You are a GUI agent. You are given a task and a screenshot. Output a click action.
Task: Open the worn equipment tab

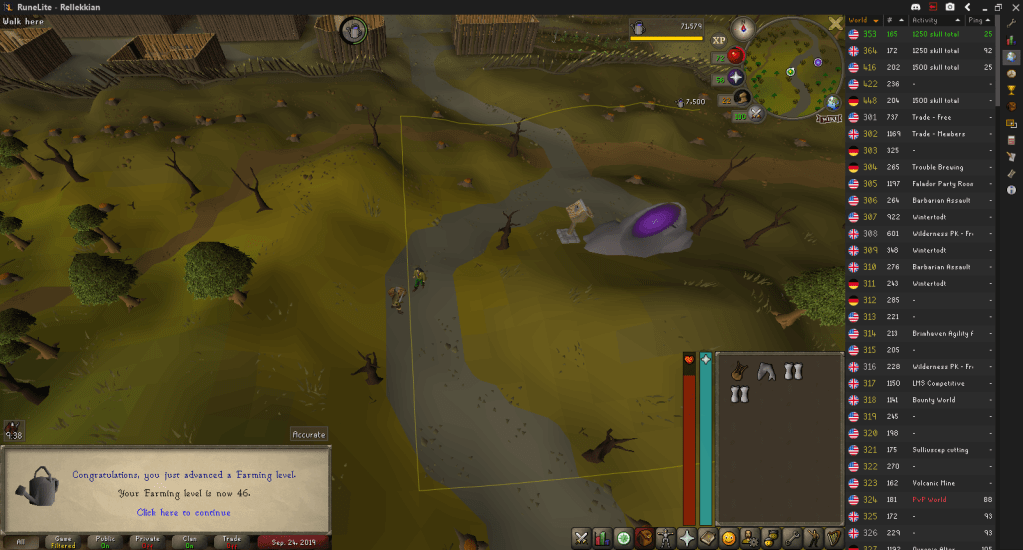coord(666,538)
